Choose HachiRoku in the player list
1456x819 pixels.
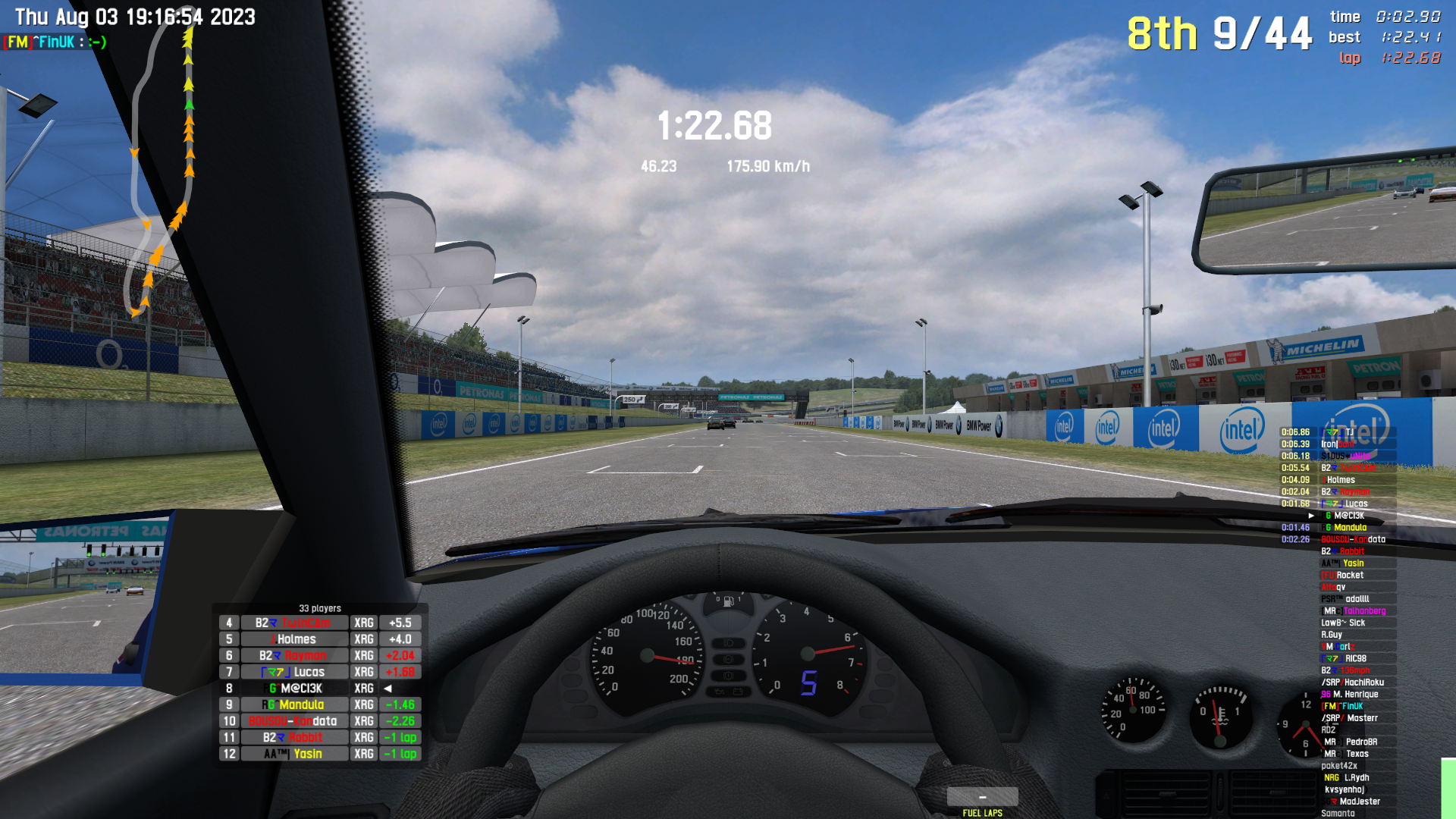tap(1357, 682)
